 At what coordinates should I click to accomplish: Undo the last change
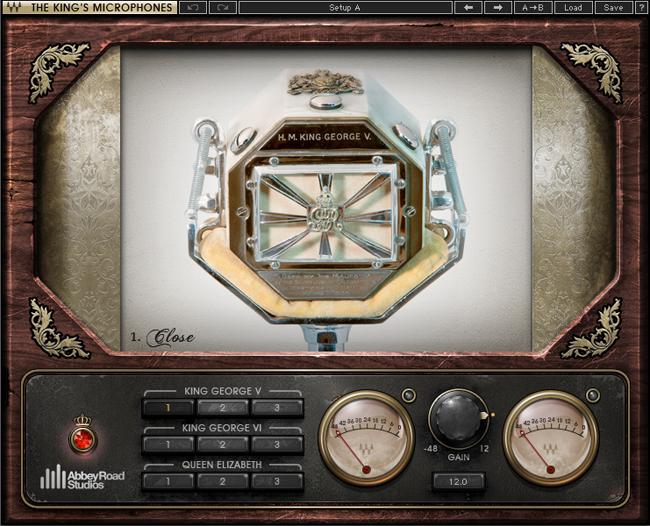point(194,8)
